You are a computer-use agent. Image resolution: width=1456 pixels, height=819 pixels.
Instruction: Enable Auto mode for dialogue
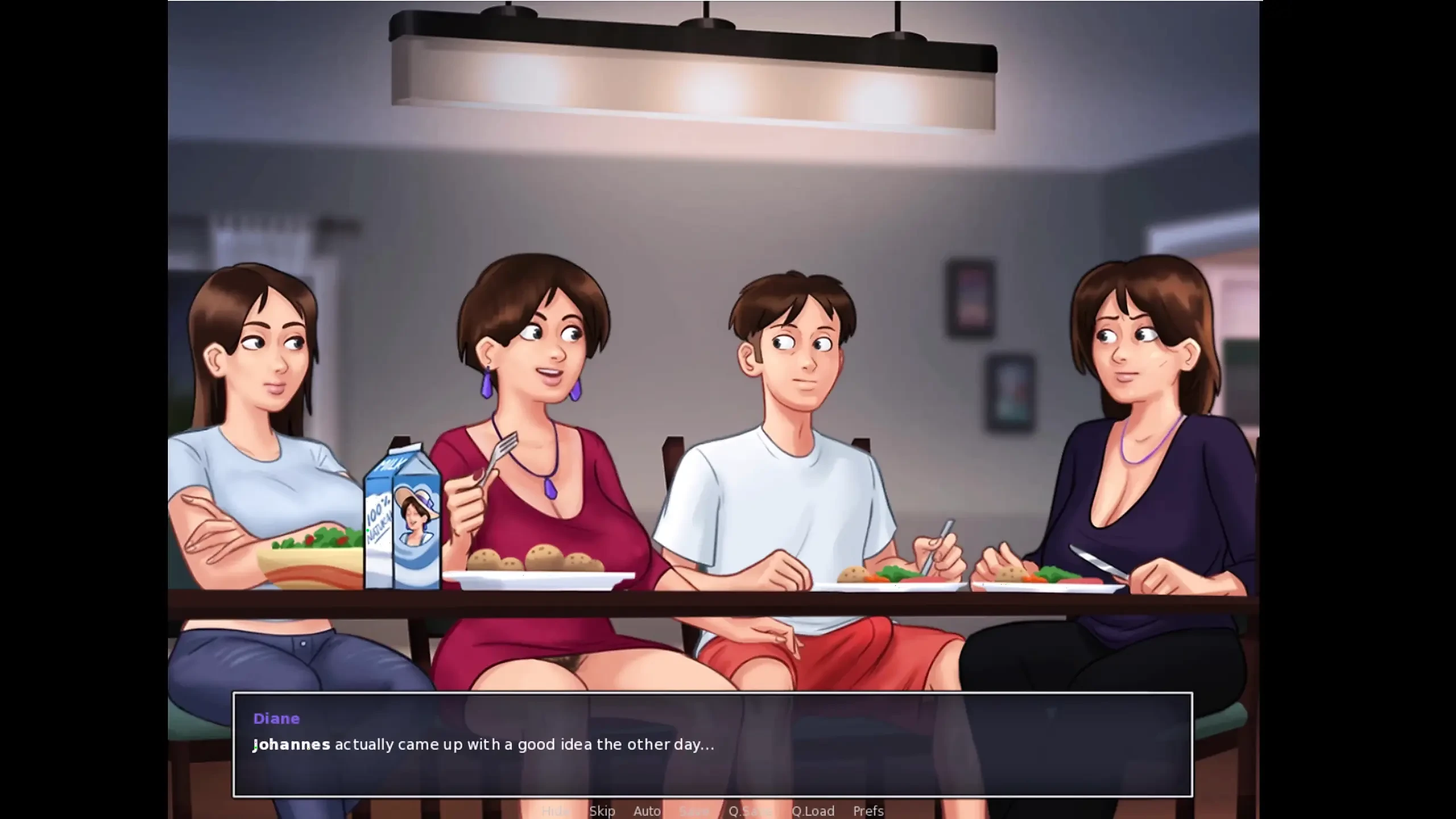(x=647, y=812)
